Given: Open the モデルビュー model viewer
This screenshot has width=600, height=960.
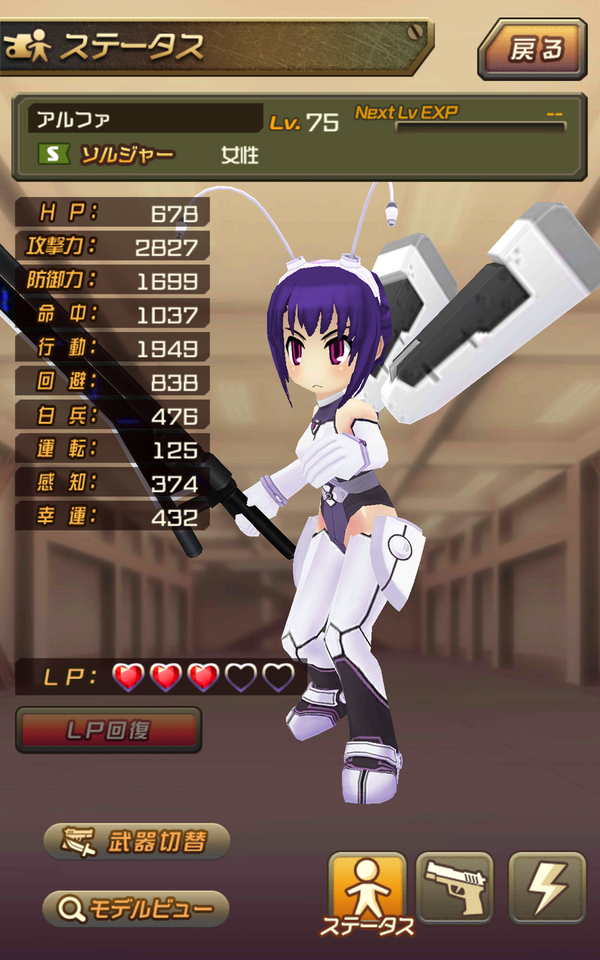Looking at the screenshot, I should point(136,909).
